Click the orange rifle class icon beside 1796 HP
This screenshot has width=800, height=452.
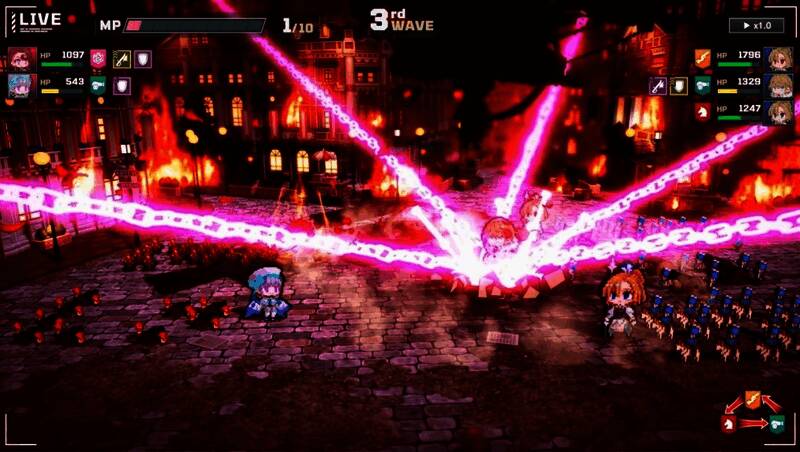point(702,58)
